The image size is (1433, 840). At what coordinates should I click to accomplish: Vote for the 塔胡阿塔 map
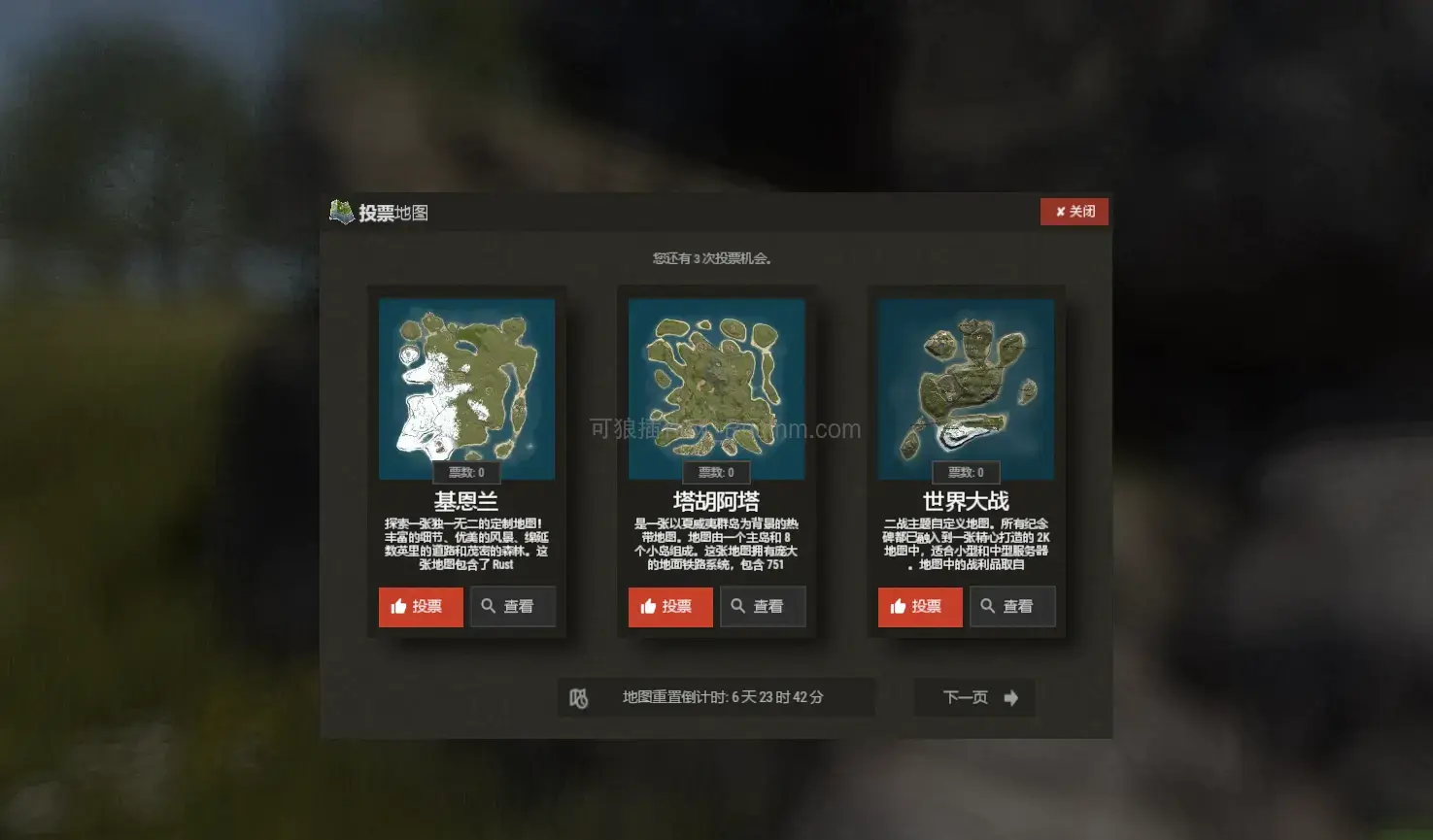669,607
